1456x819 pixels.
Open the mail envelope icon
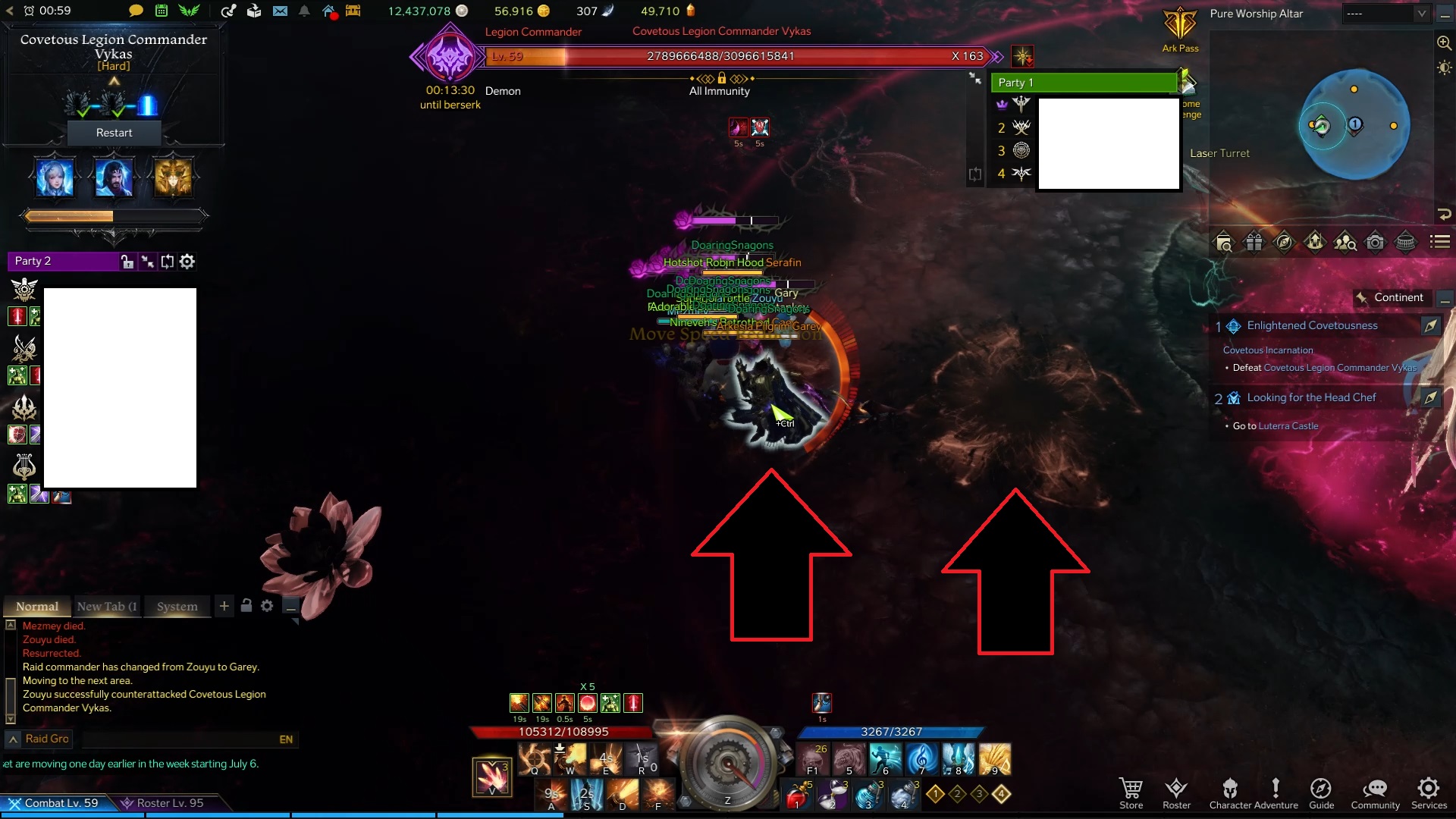(281, 11)
